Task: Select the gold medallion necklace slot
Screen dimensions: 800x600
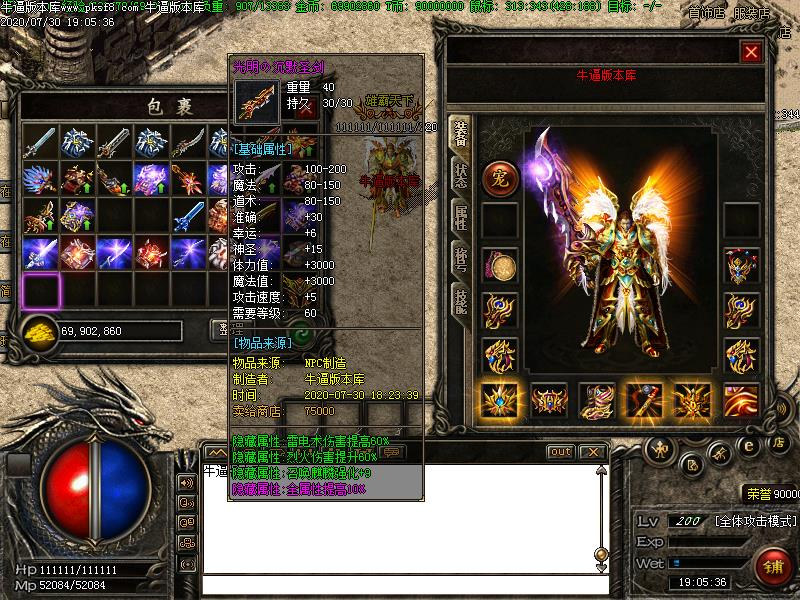Action: (x=499, y=266)
